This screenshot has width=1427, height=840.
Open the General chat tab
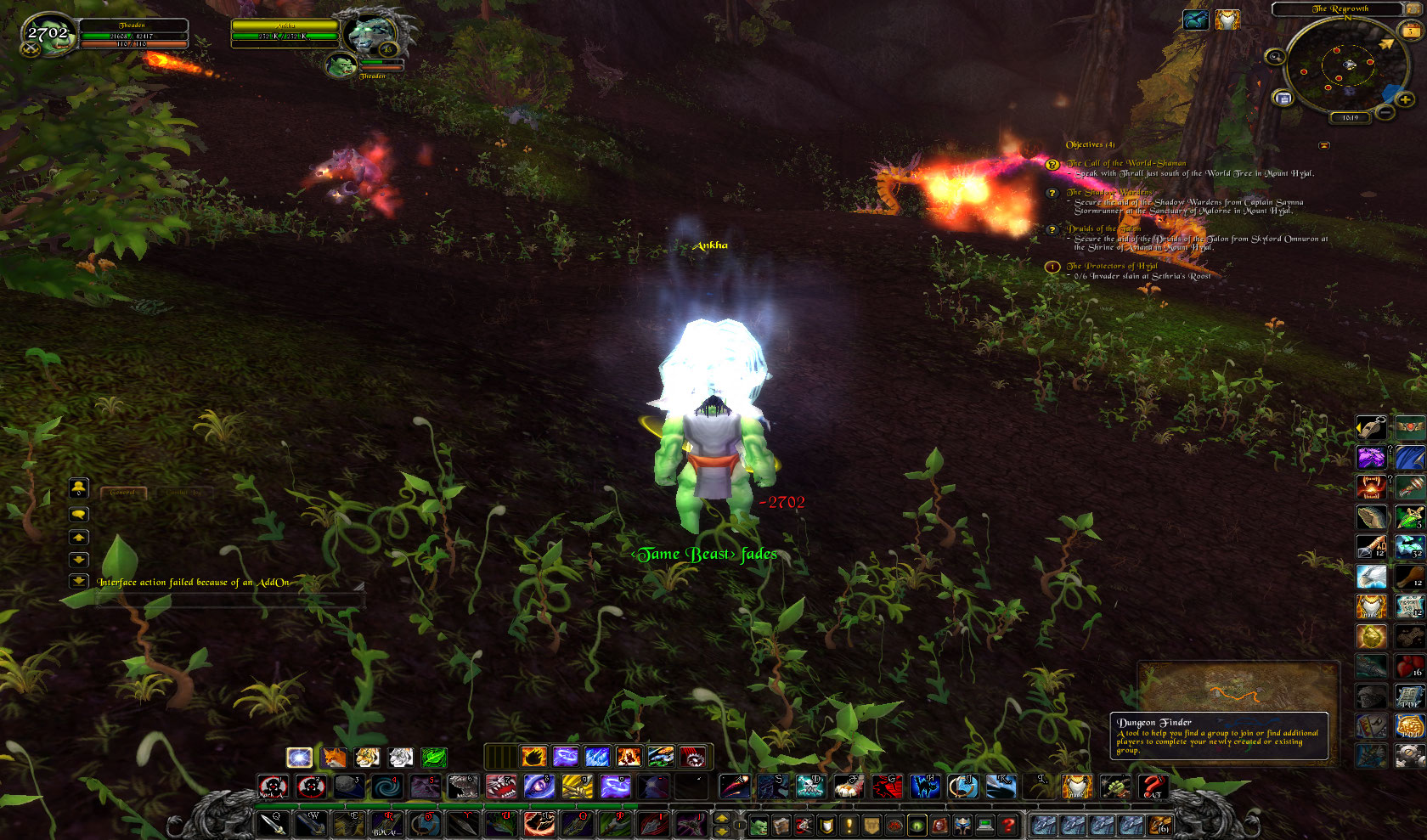(x=123, y=493)
